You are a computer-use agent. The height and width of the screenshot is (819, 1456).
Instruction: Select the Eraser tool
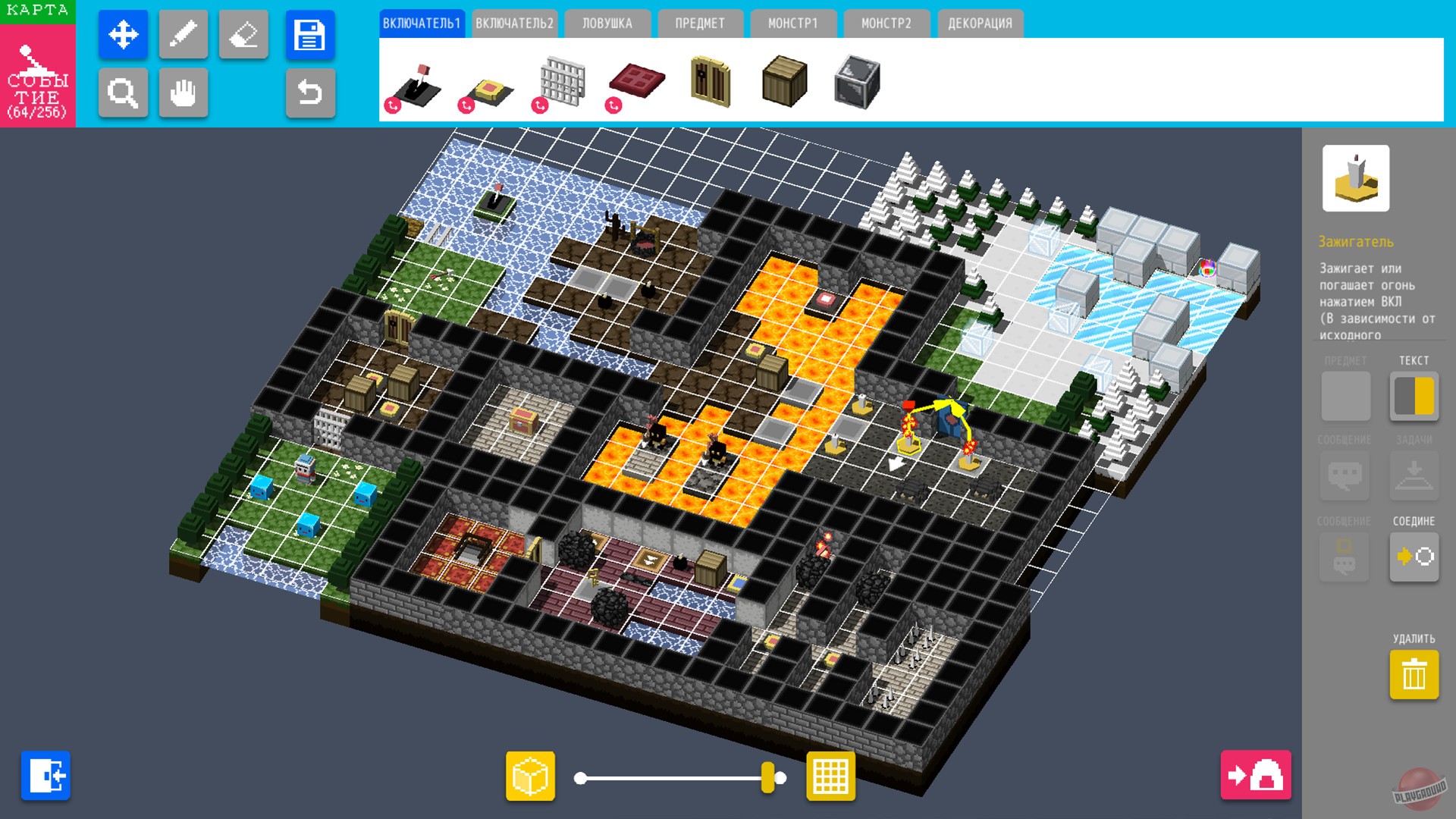(244, 35)
